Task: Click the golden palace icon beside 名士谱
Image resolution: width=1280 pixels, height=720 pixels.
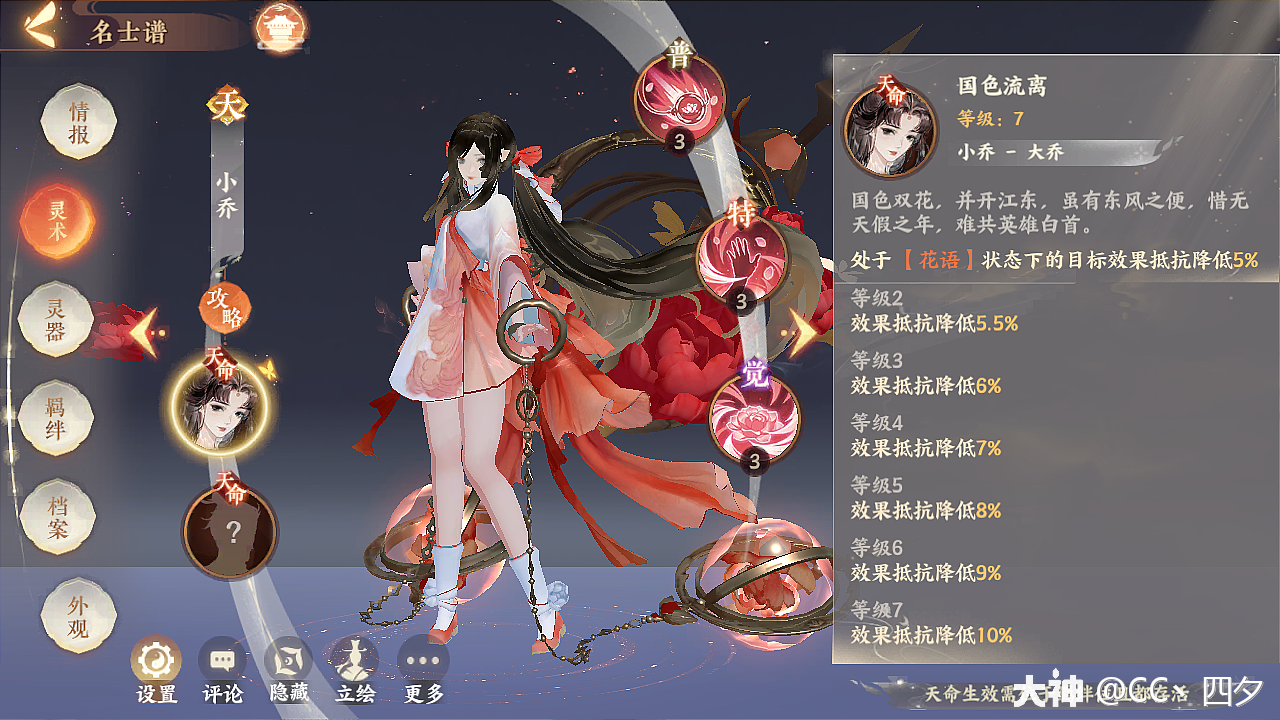Action: (x=282, y=27)
